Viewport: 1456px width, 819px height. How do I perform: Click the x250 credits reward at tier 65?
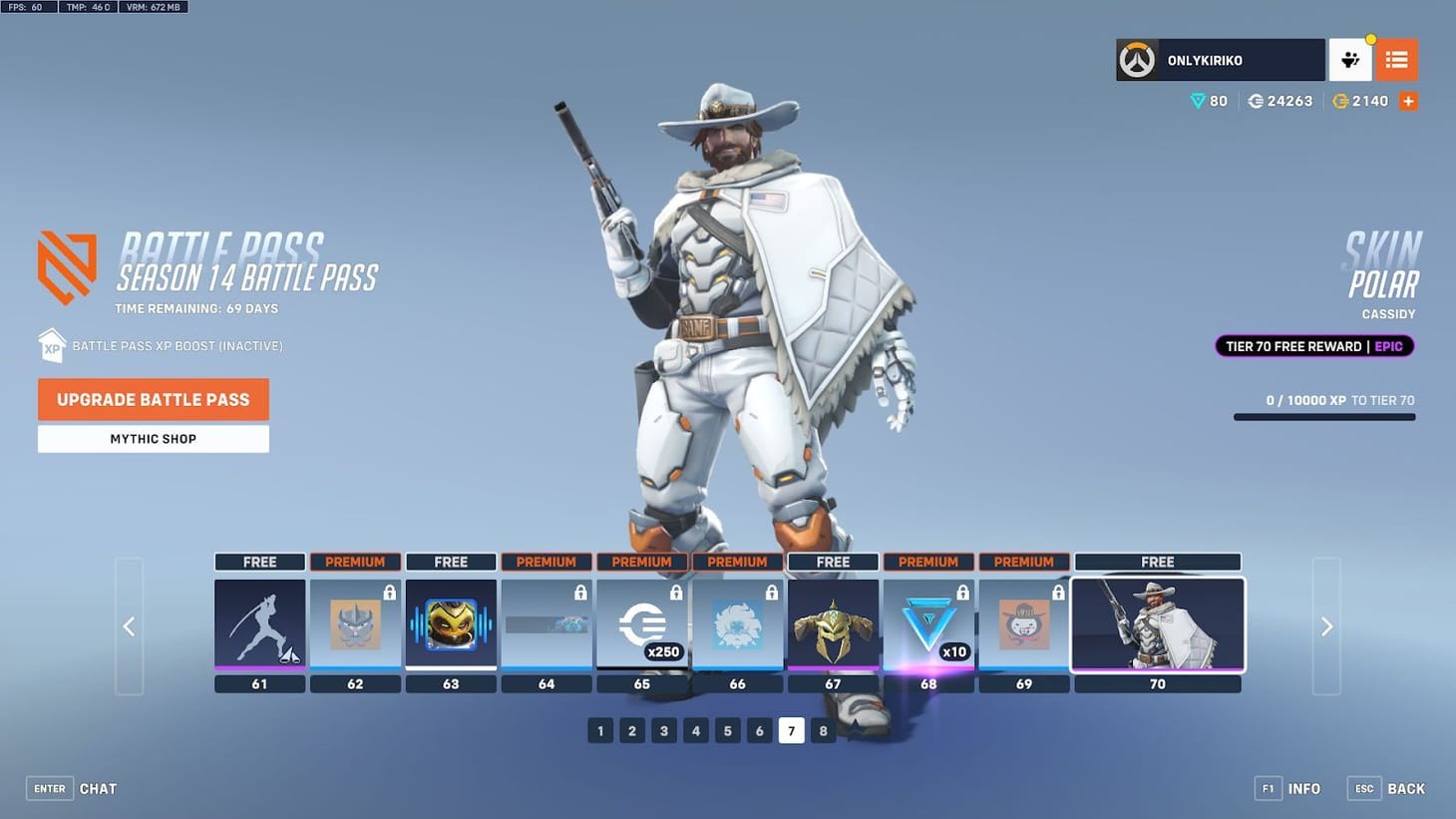click(x=642, y=625)
